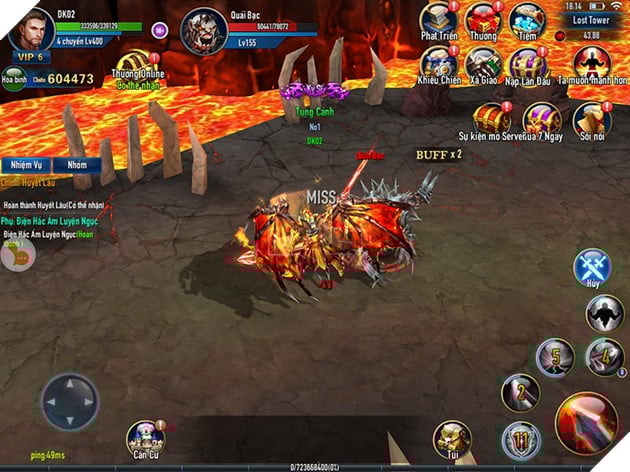Open the Tiệm shop

(x=527, y=22)
